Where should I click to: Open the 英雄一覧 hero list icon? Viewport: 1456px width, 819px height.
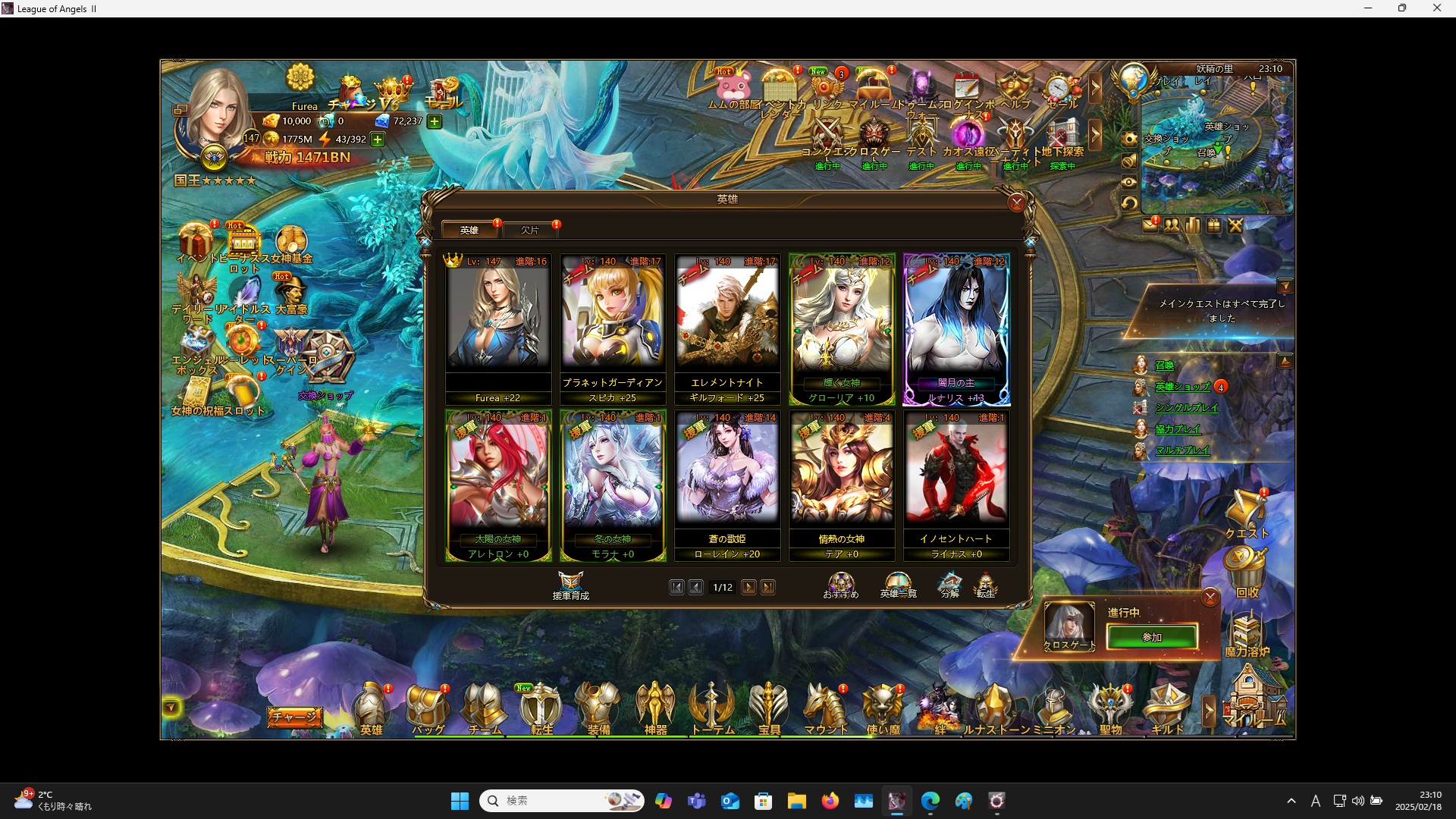pos(898,583)
